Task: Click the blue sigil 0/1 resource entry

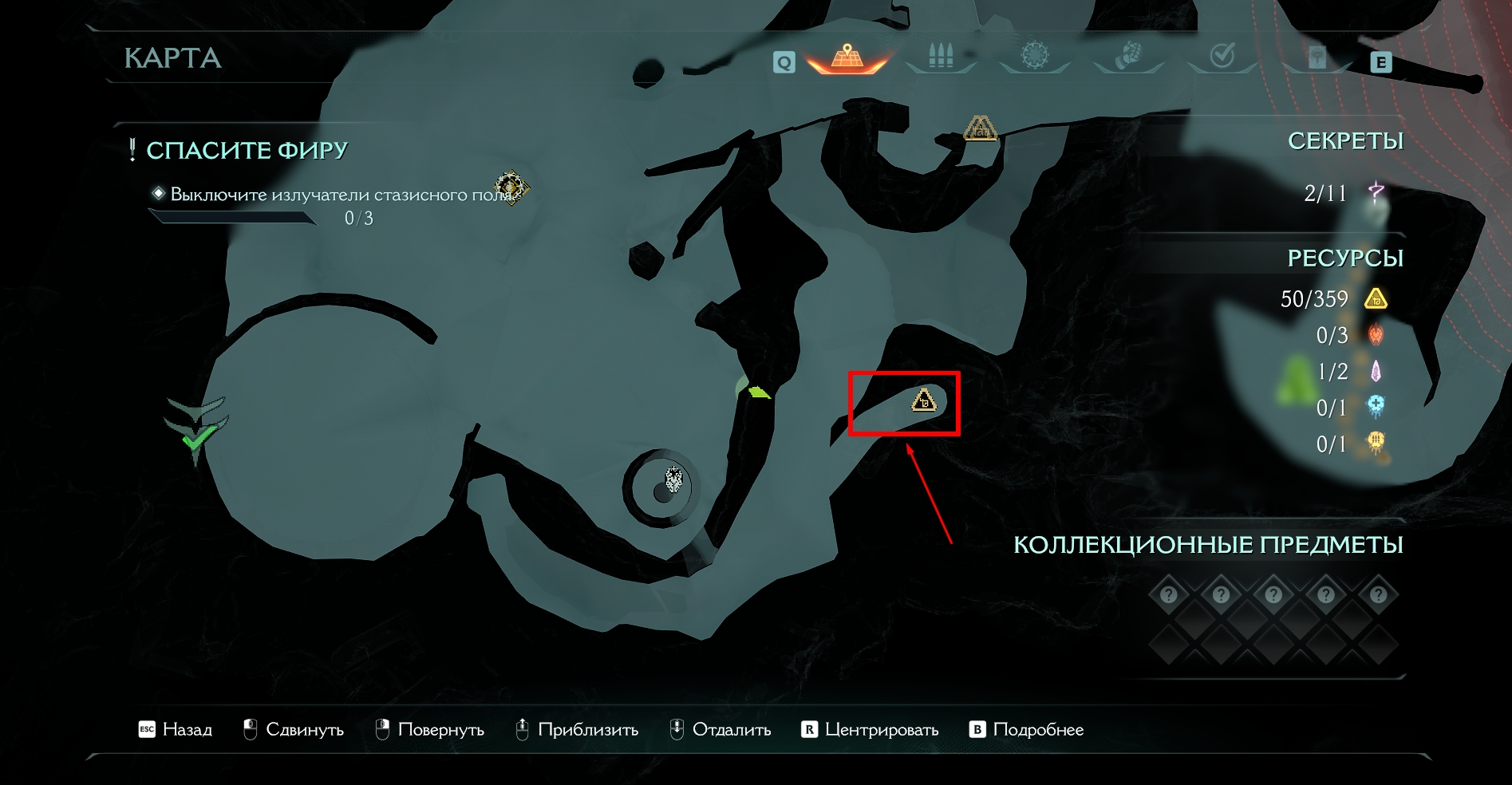Action: (1348, 408)
